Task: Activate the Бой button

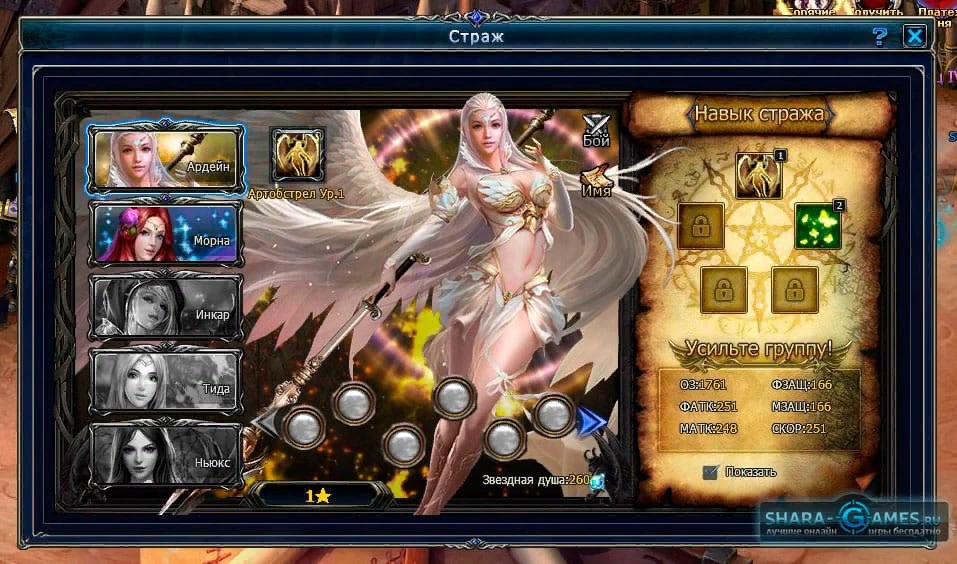Action: click(597, 129)
